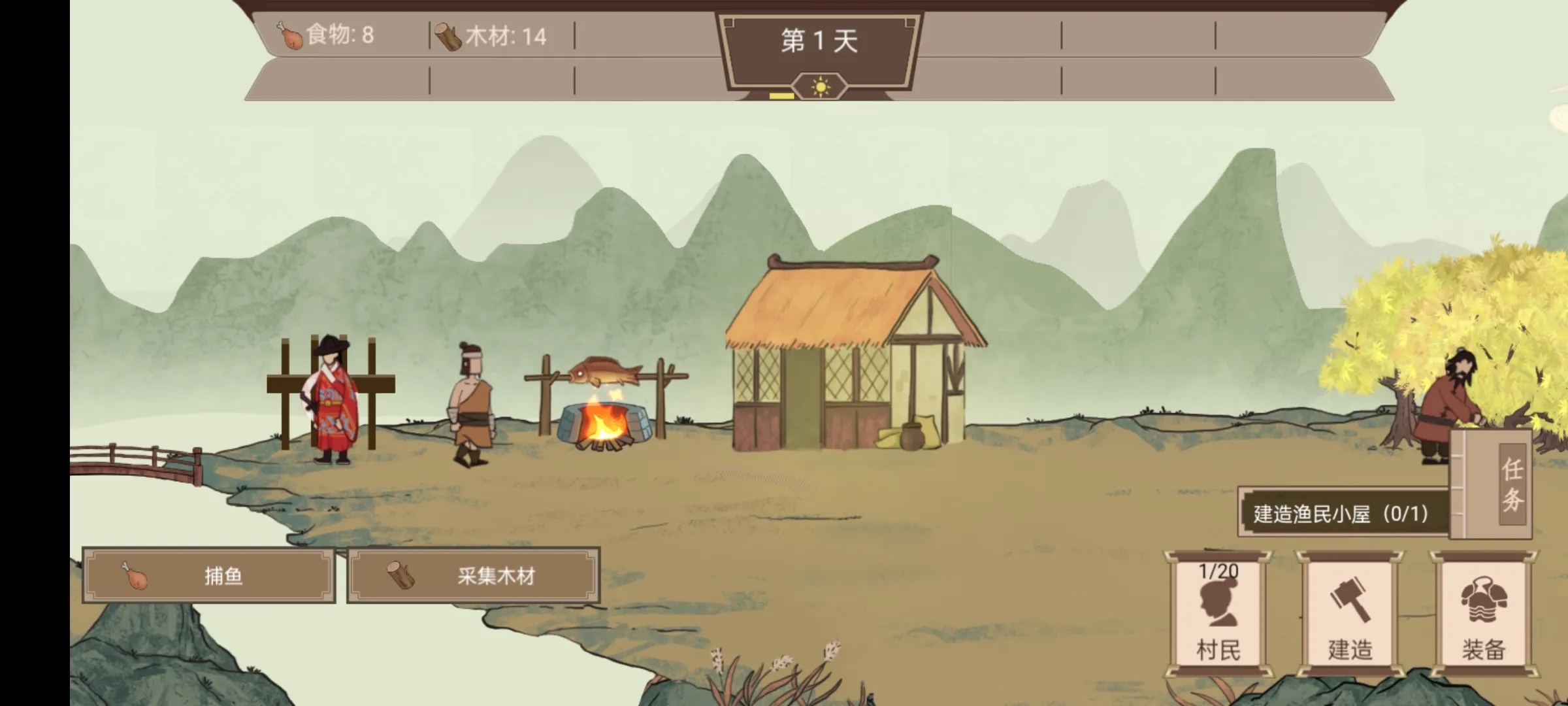Click the sun weather icon on day banner
Viewport: 1568px width, 706px height.
pyautogui.click(x=819, y=86)
